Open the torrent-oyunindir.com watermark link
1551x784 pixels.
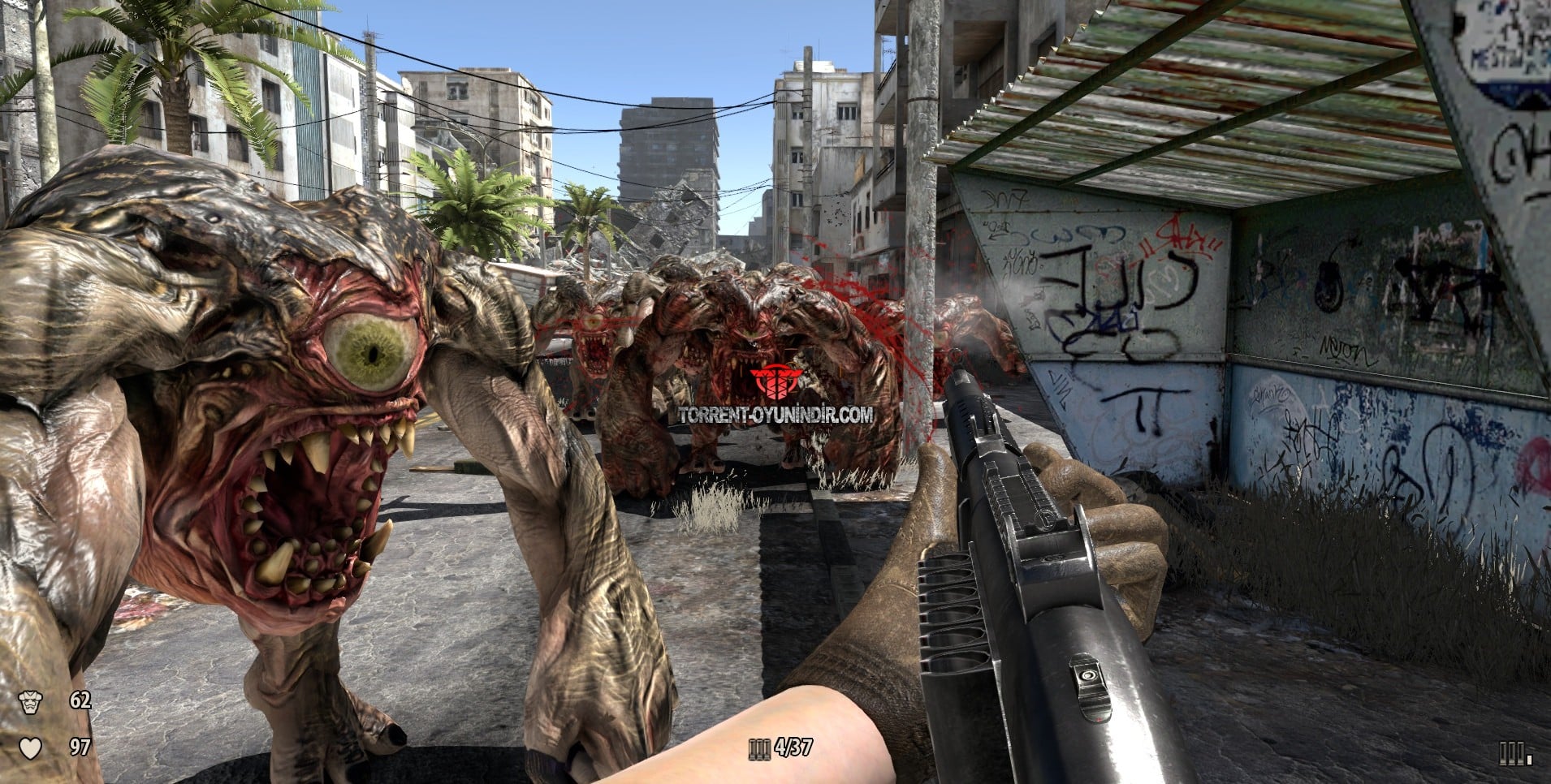(x=775, y=415)
